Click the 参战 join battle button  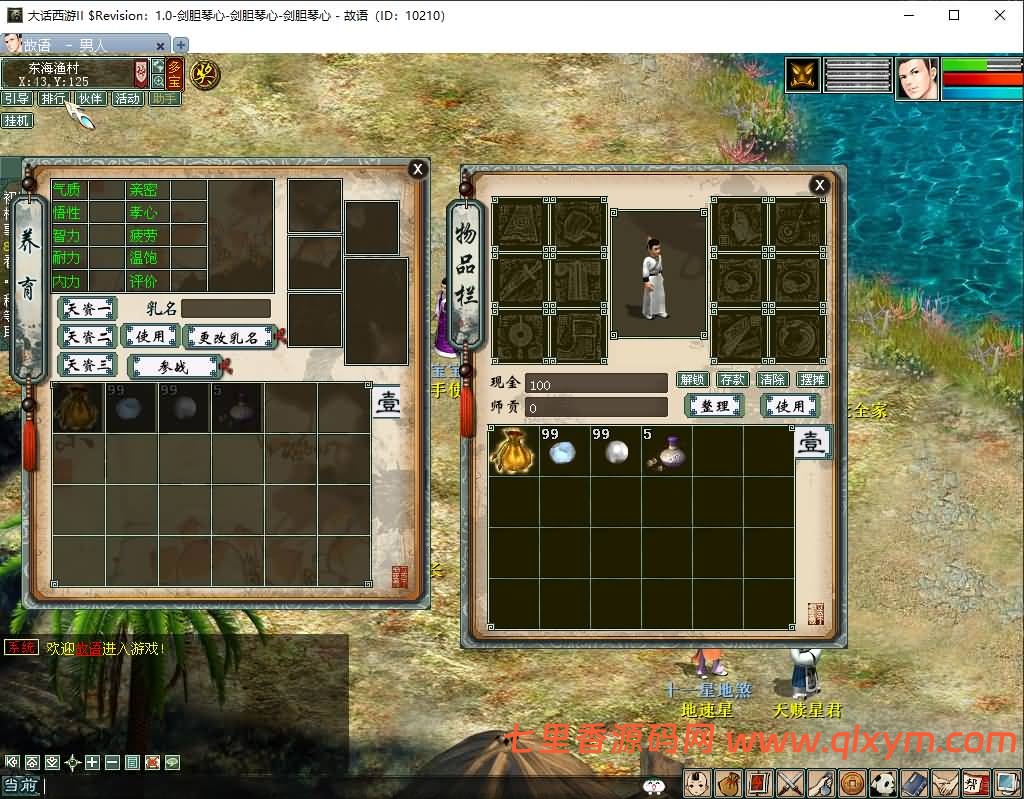click(174, 366)
